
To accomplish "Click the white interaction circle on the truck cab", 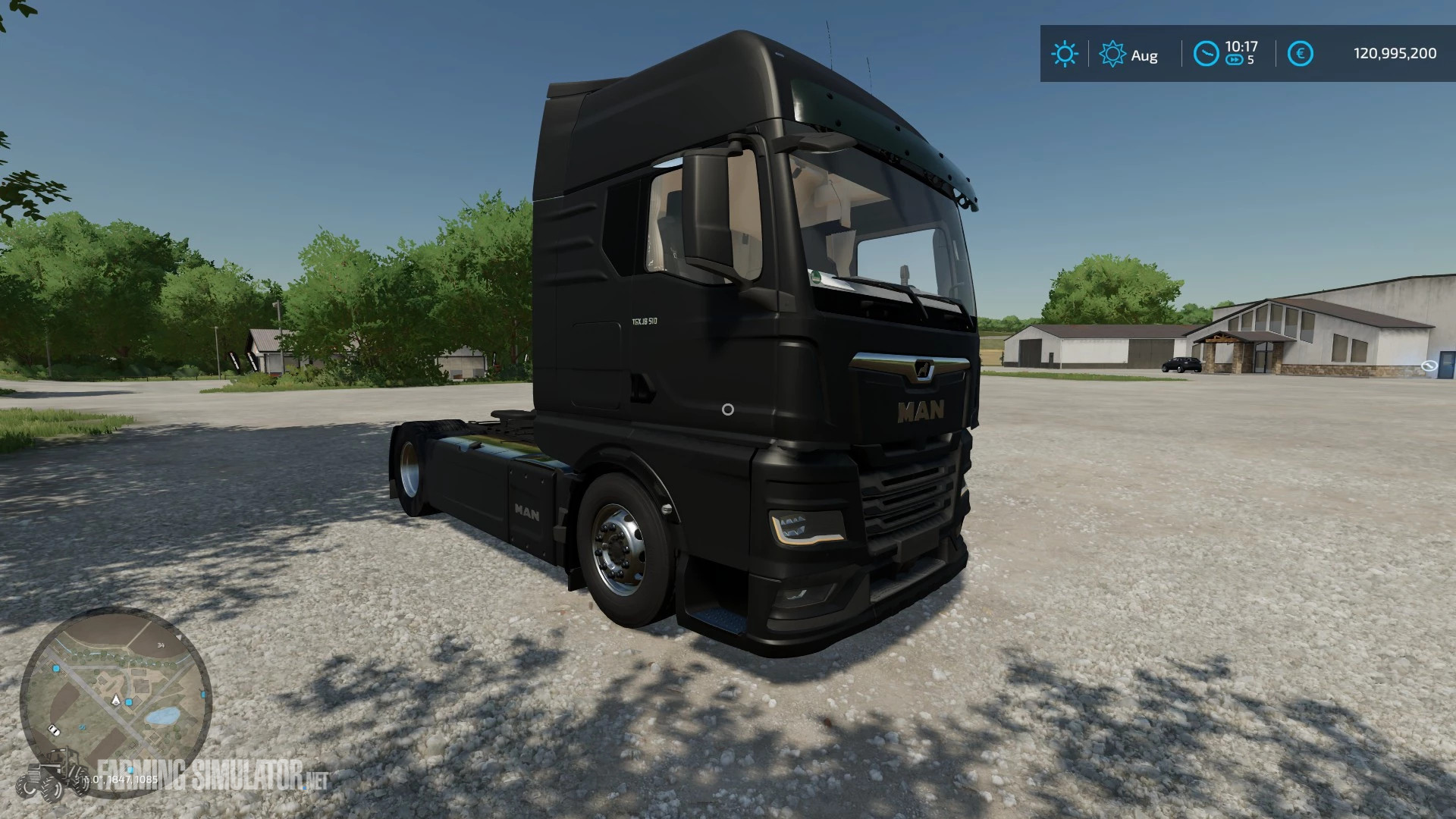I will (728, 411).
